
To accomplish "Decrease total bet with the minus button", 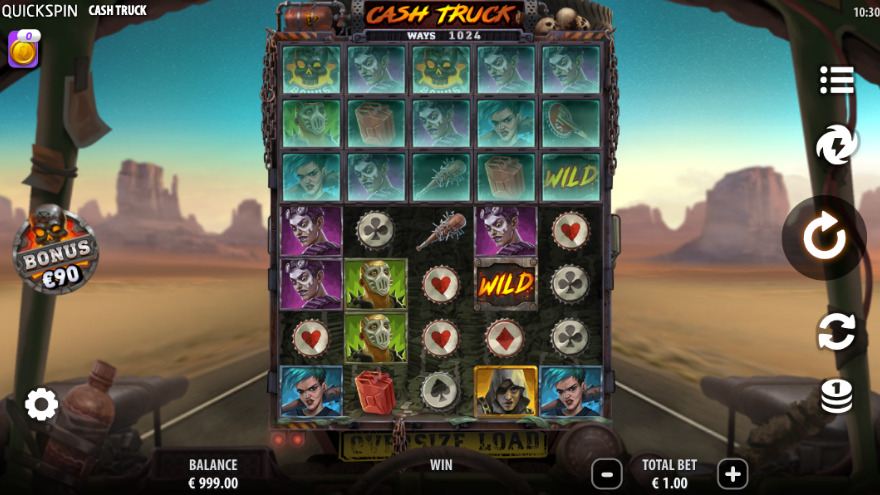I will (x=606, y=473).
